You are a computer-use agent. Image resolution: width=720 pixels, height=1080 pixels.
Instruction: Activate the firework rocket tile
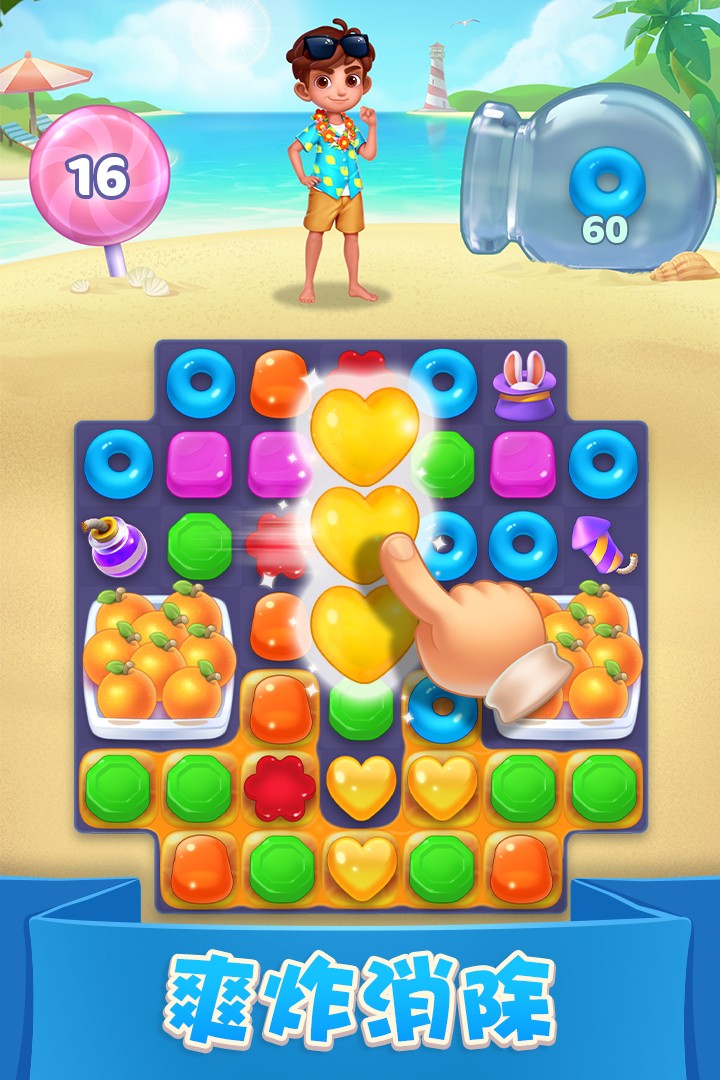[600, 546]
